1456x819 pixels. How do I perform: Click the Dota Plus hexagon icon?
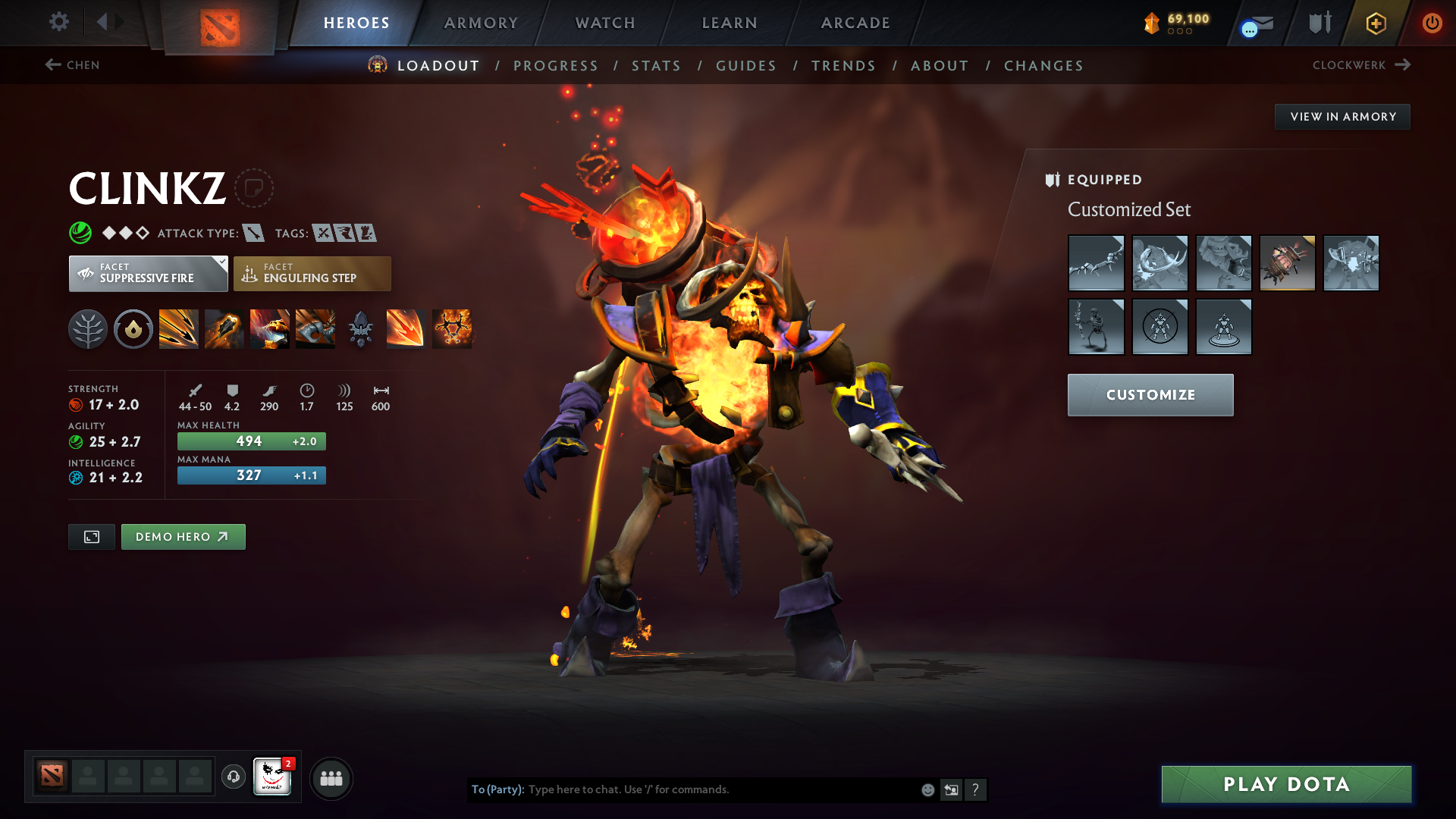(1375, 23)
